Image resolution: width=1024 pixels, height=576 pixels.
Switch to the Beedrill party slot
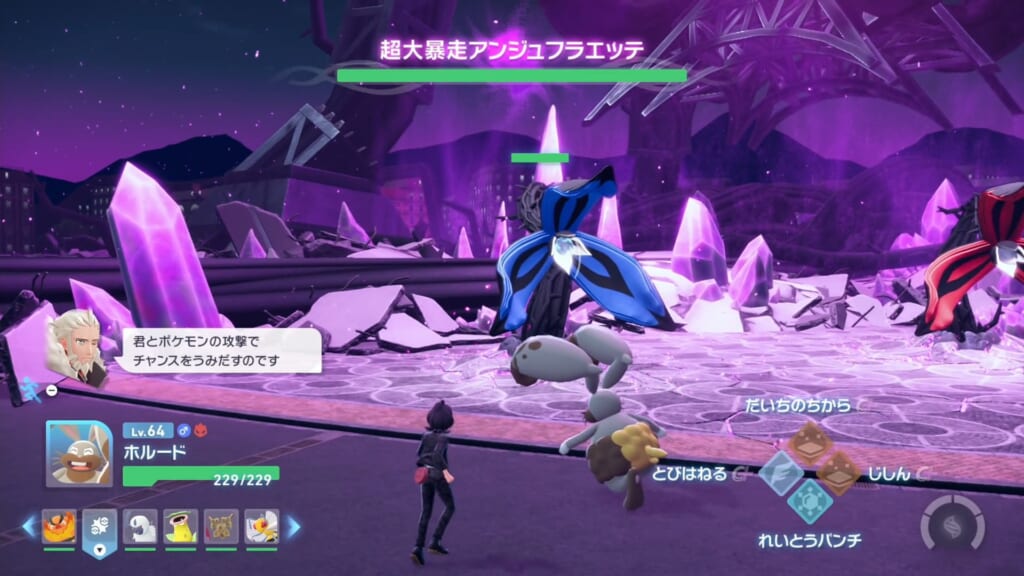click(x=262, y=526)
